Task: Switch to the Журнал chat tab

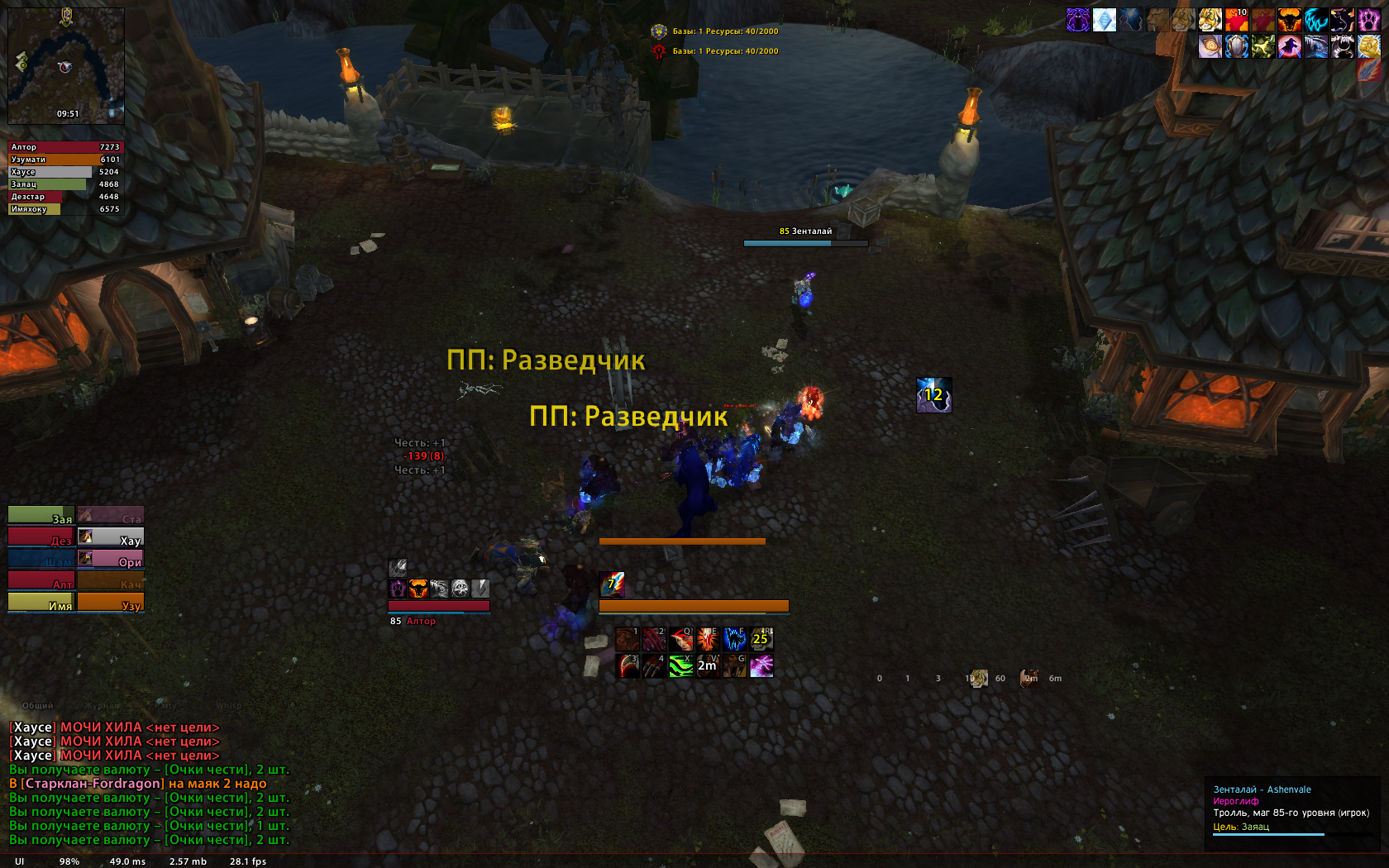Action: tap(102, 706)
